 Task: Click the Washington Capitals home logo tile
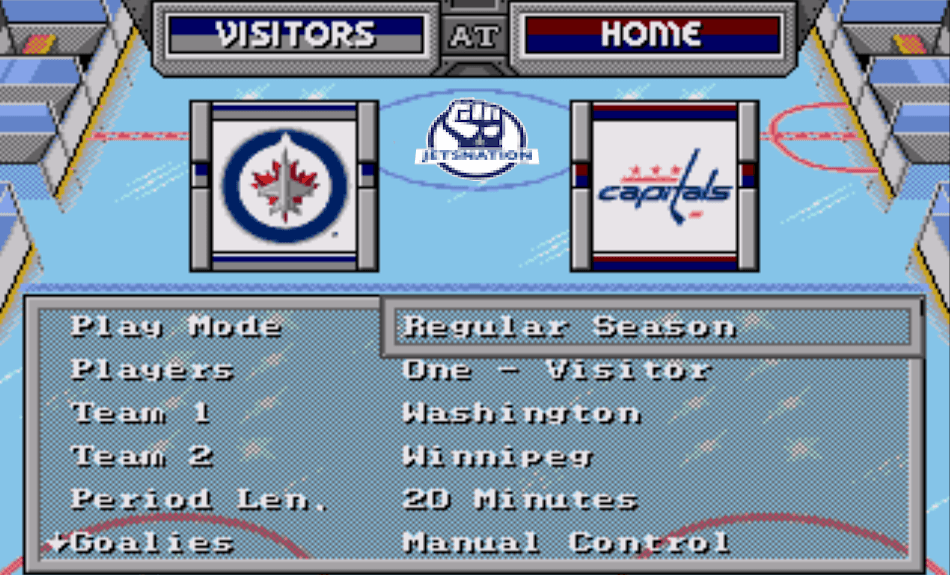(665, 186)
